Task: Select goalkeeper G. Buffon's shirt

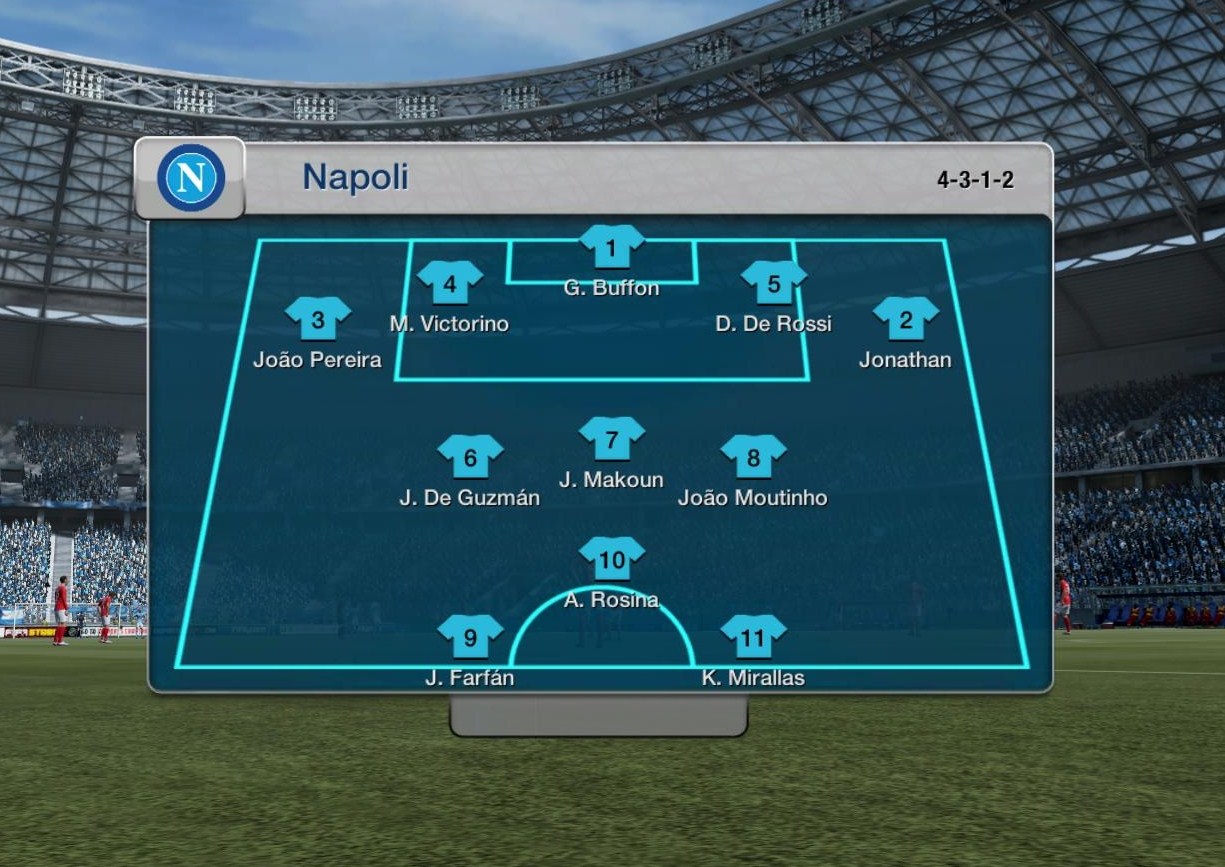Action: click(x=612, y=247)
